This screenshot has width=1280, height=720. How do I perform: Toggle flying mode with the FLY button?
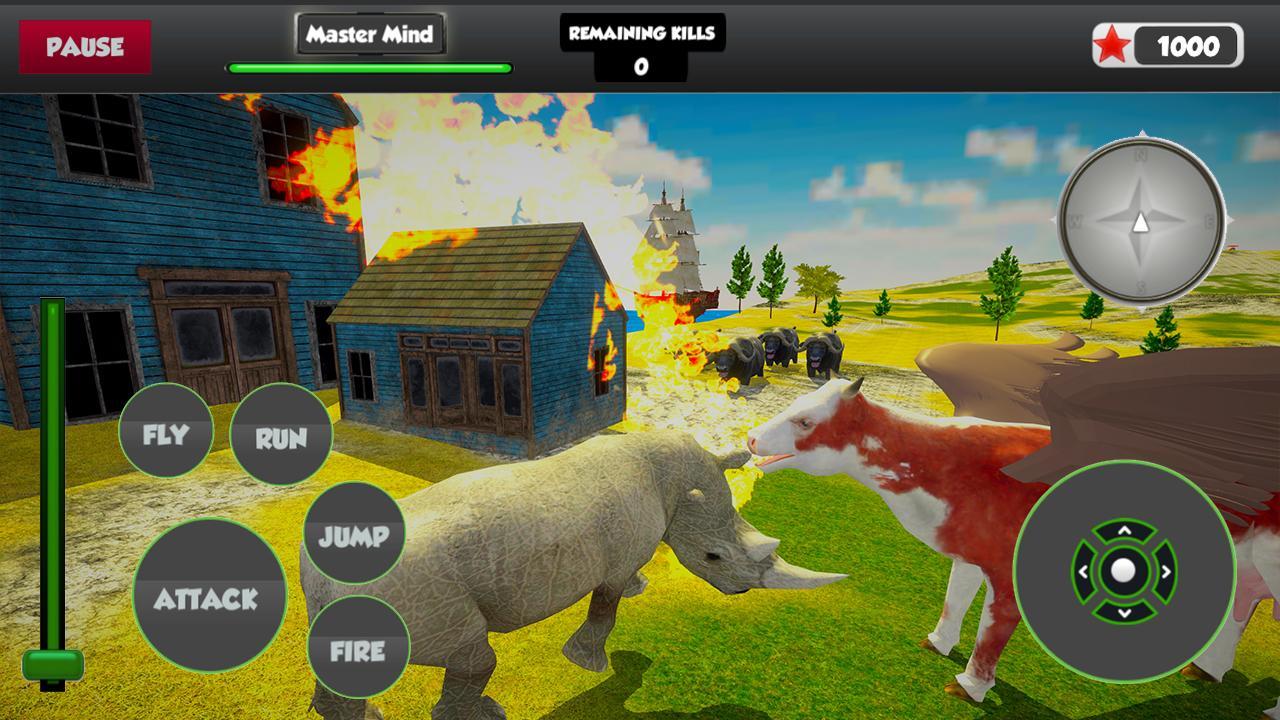[166, 432]
